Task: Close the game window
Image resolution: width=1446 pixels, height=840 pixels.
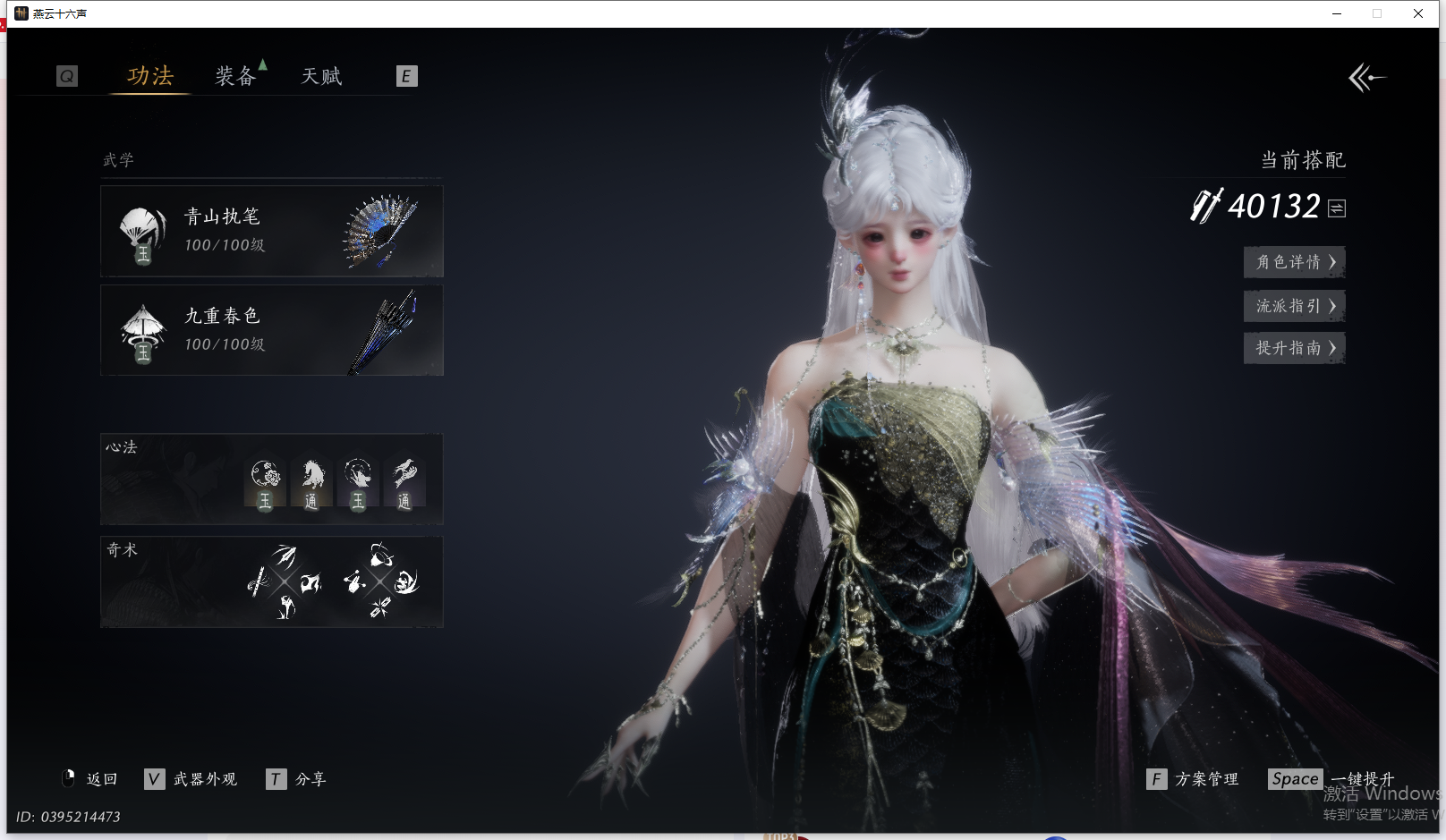Action: pyautogui.click(x=1418, y=13)
